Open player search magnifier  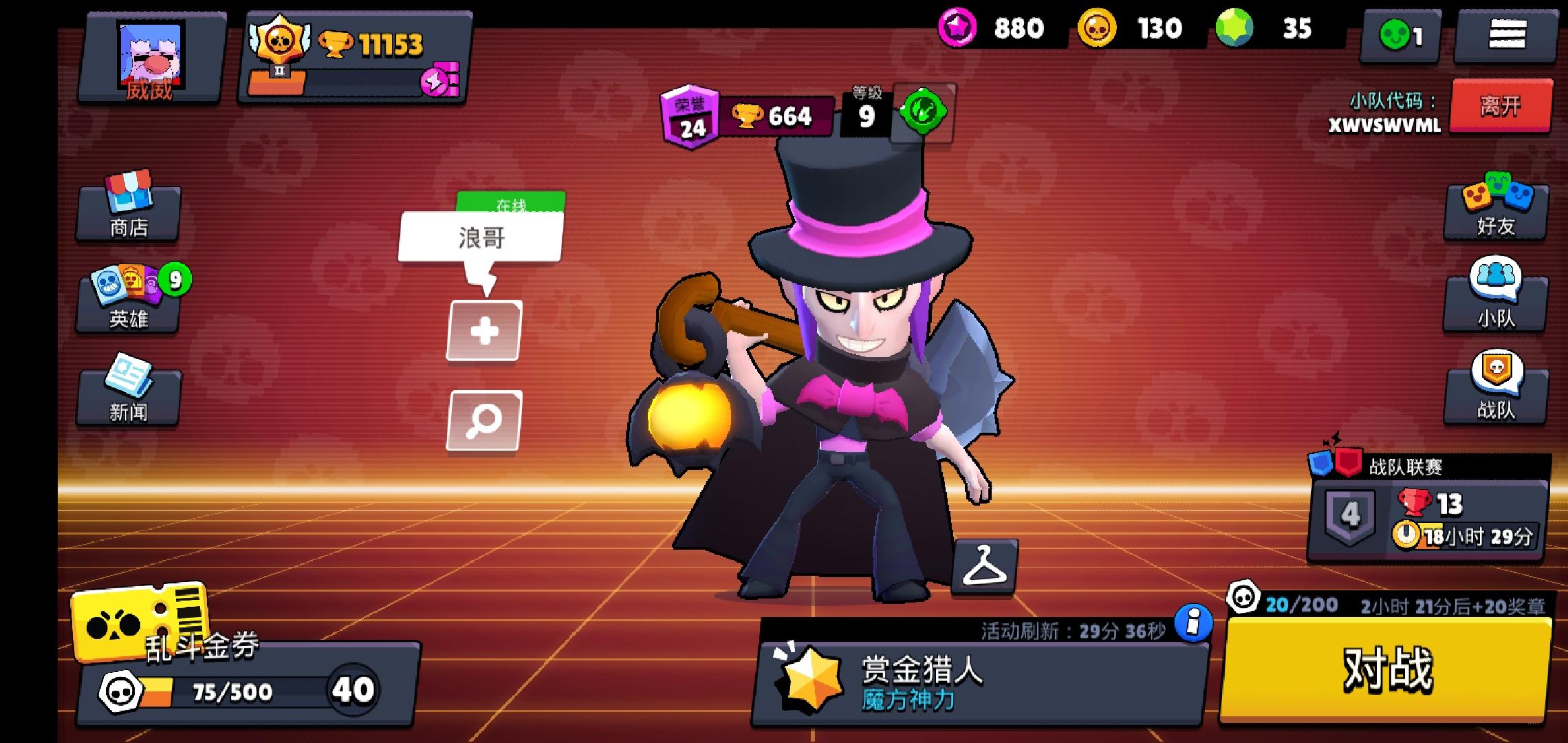483,421
